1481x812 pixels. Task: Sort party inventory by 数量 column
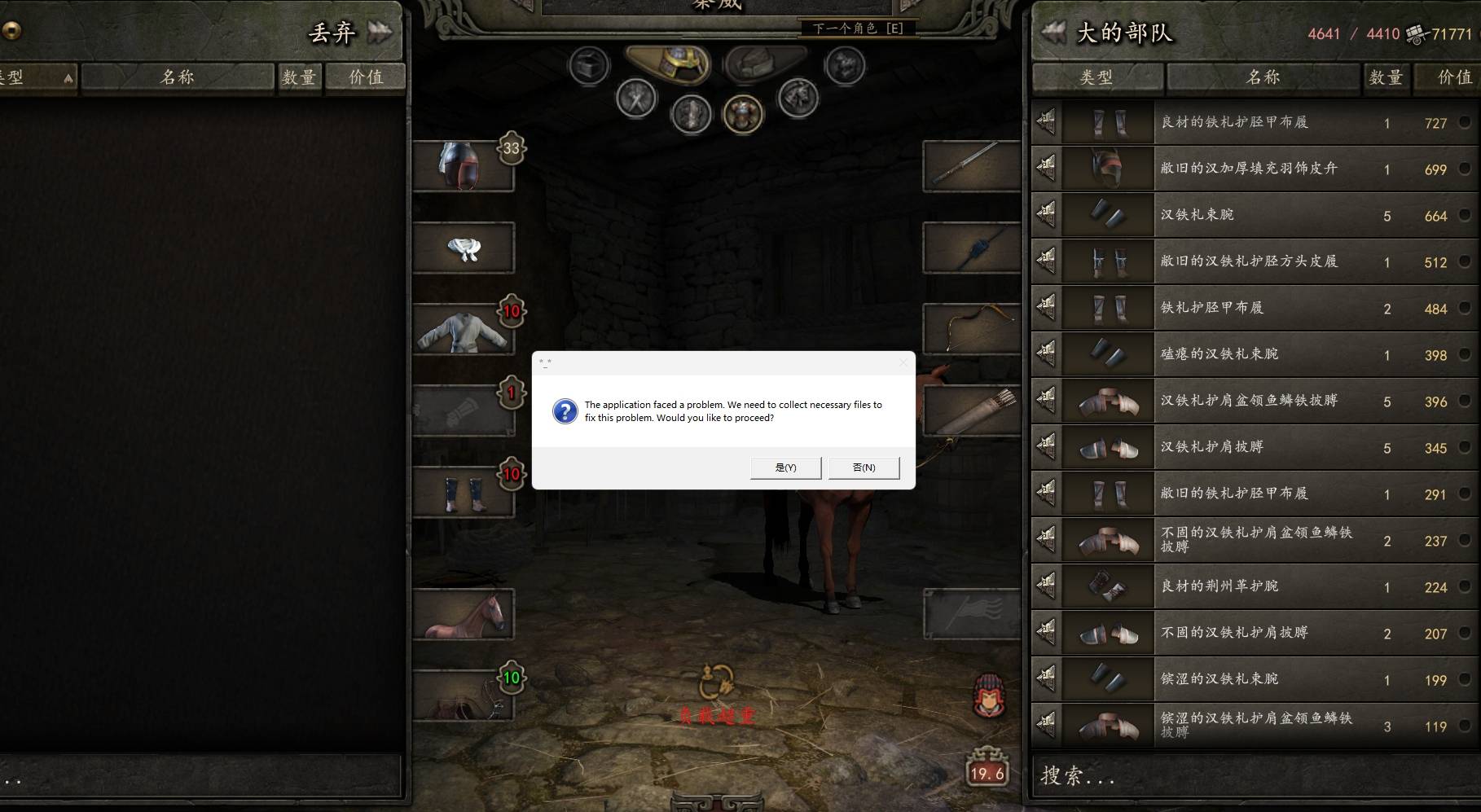[1385, 77]
